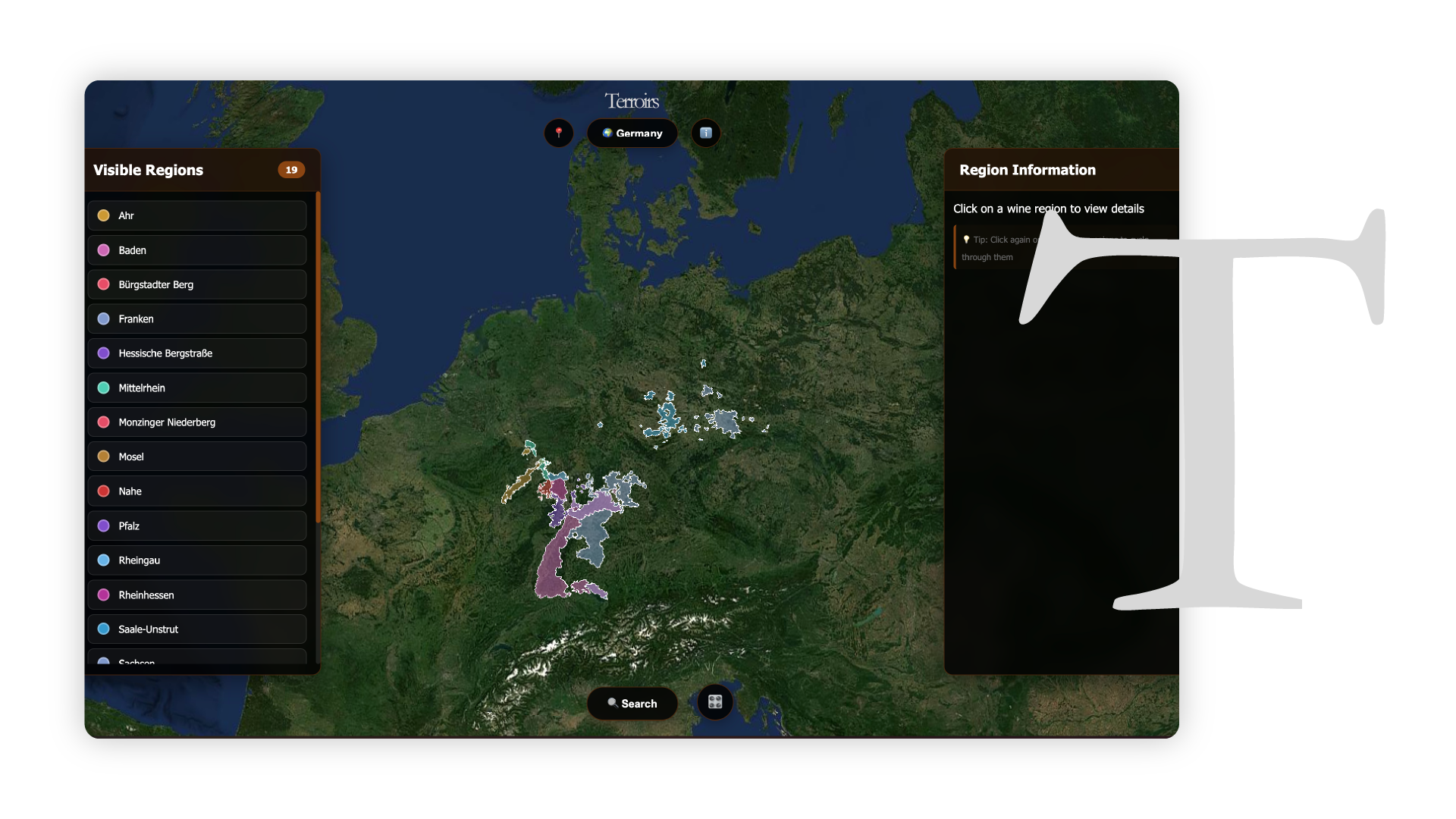The height and width of the screenshot is (819, 1456).
Task: Click the Terroirs title at the top
Action: [x=632, y=99]
